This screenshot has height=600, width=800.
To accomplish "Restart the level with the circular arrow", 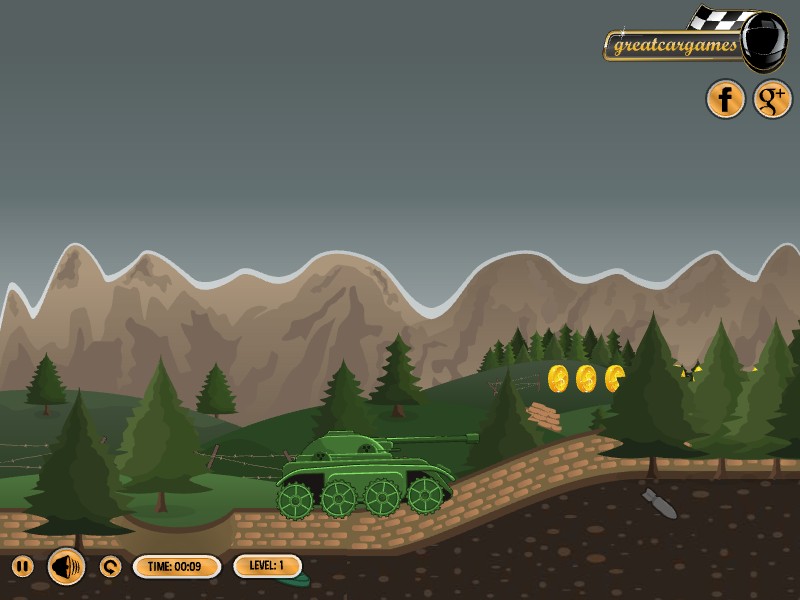I will click(110, 567).
